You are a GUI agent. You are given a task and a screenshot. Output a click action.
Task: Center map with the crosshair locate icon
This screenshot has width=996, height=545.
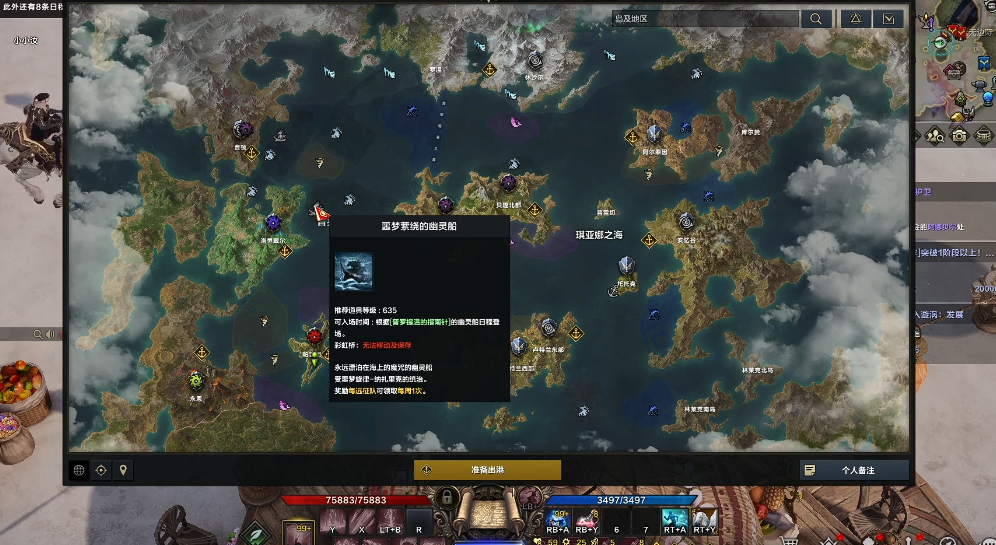[101, 470]
